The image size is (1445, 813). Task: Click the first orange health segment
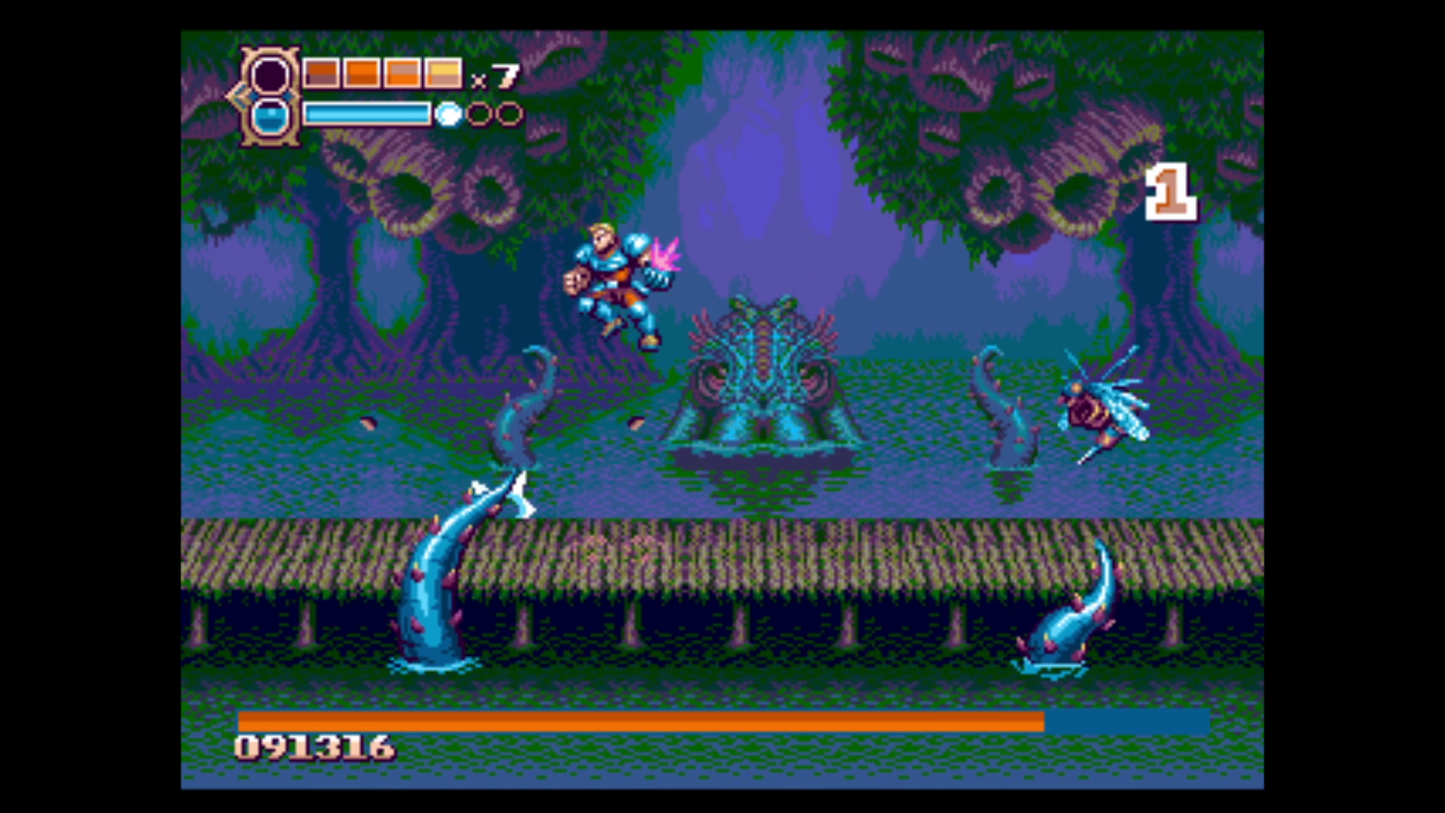320,72
